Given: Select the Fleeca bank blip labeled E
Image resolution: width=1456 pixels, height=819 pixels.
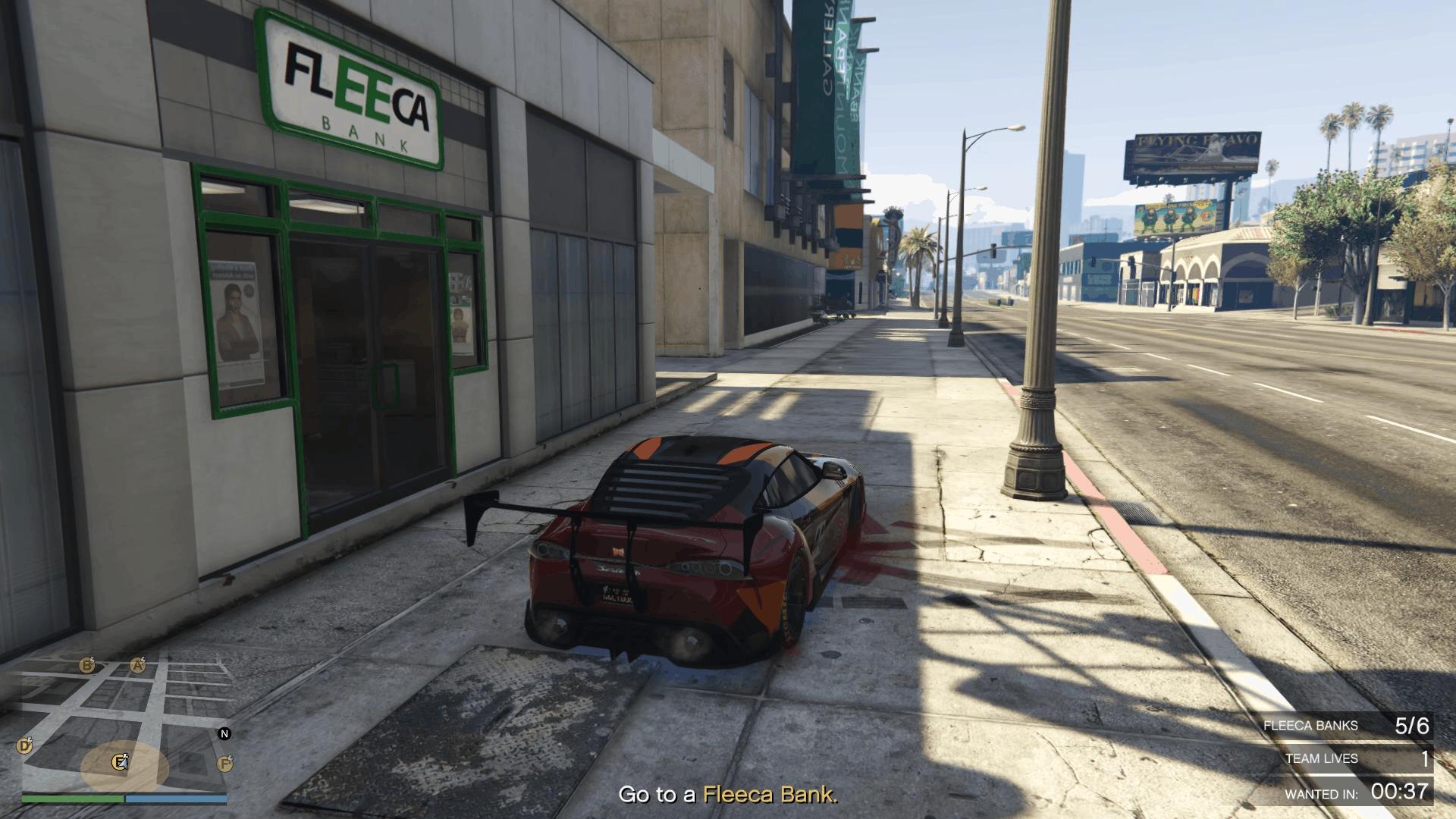Looking at the screenshot, I should 118,763.
